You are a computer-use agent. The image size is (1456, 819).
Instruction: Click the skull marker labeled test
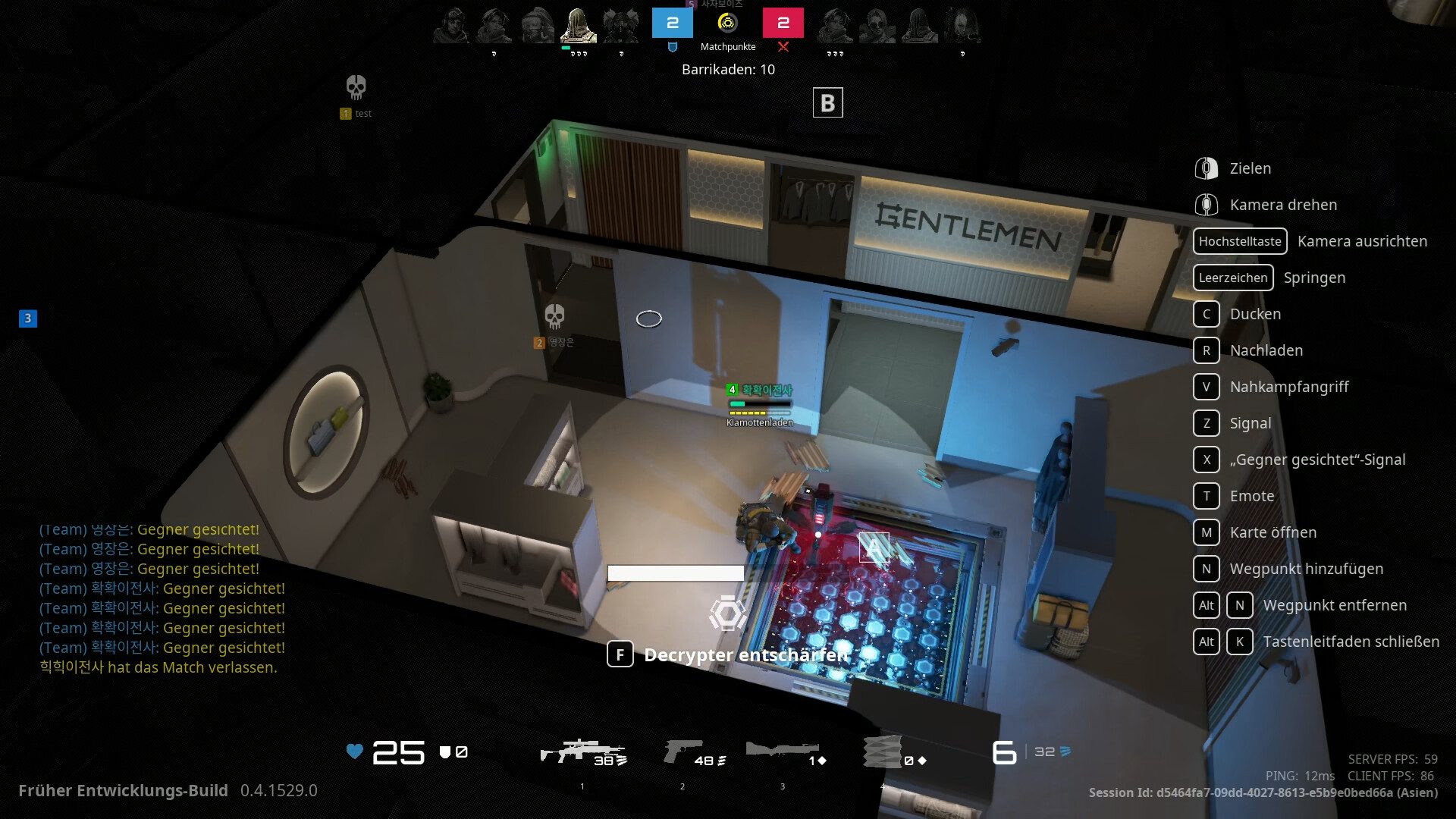coord(356,88)
